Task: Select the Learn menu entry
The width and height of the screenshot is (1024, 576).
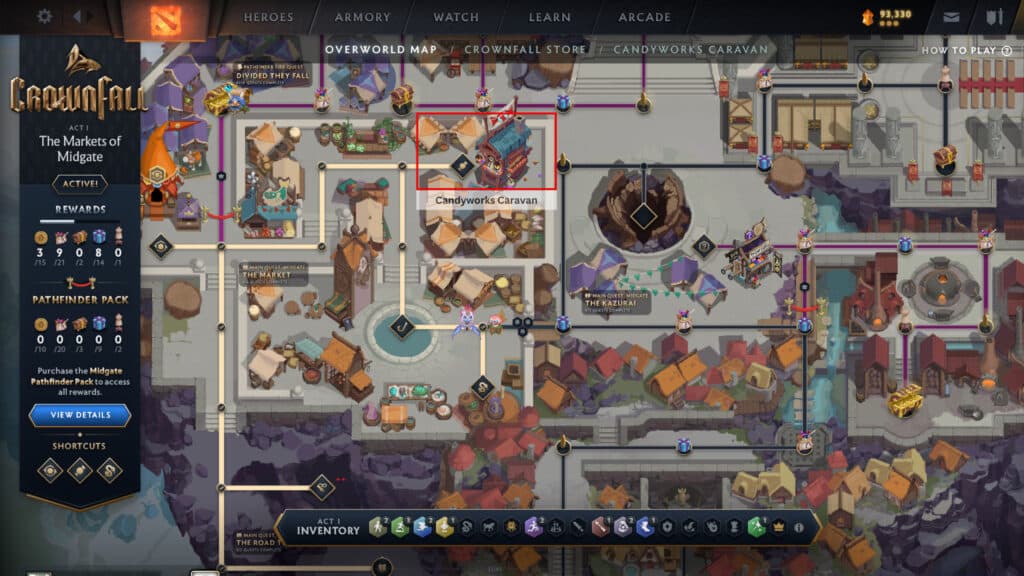Action: (548, 17)
